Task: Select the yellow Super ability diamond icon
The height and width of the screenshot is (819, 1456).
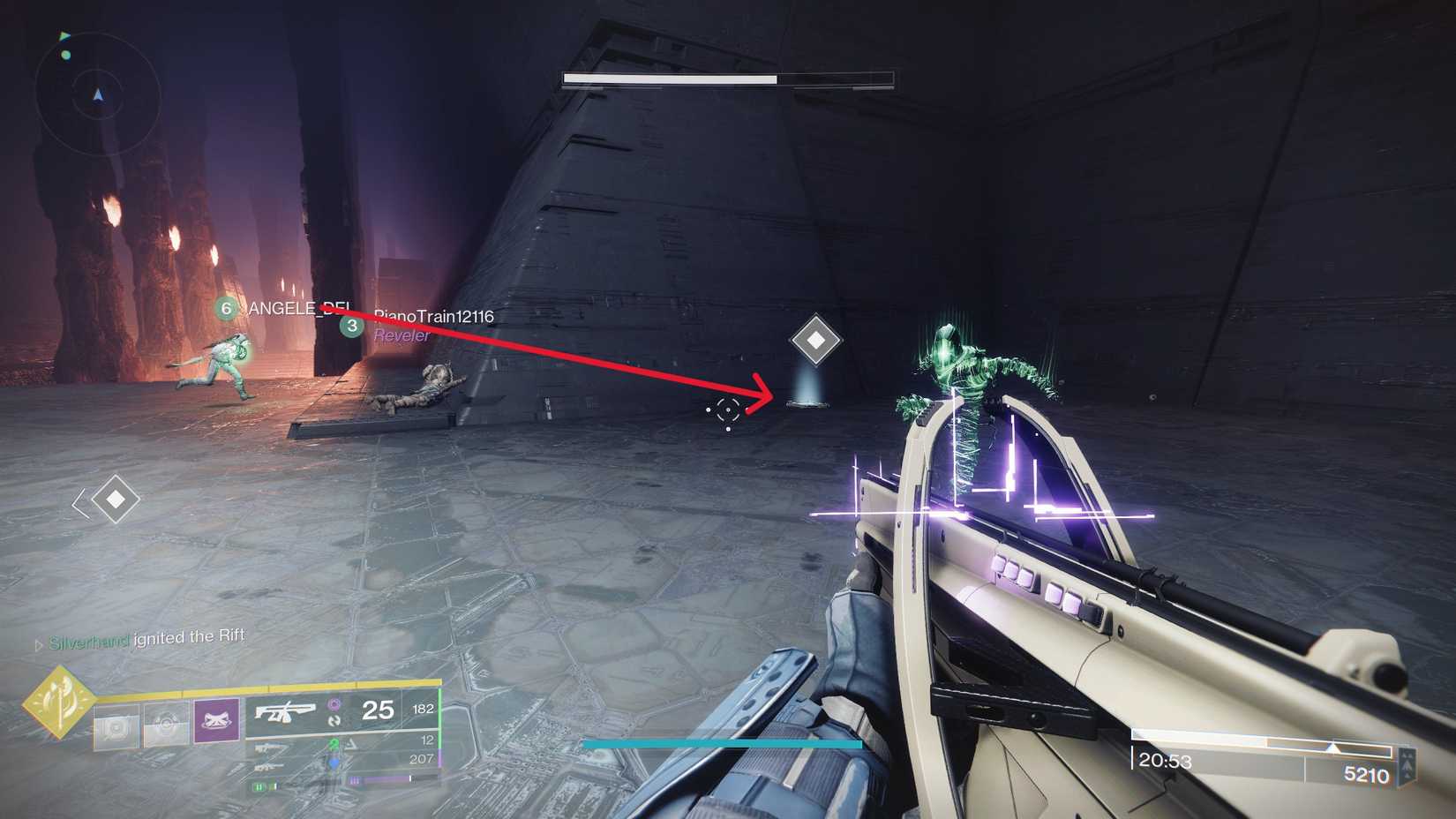Action: pos(61,706)
